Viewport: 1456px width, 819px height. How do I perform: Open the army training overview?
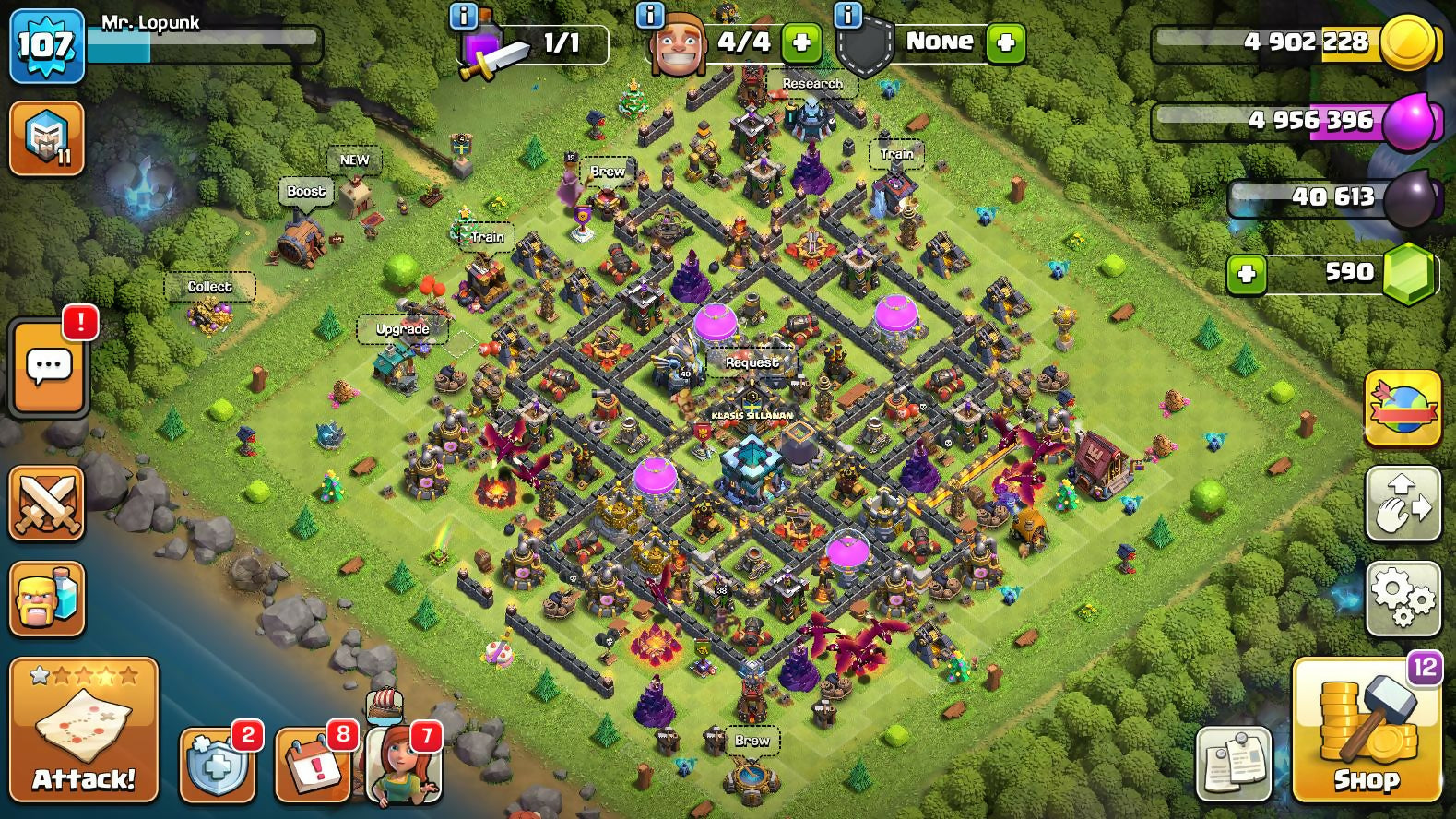(x=46, y=599)
